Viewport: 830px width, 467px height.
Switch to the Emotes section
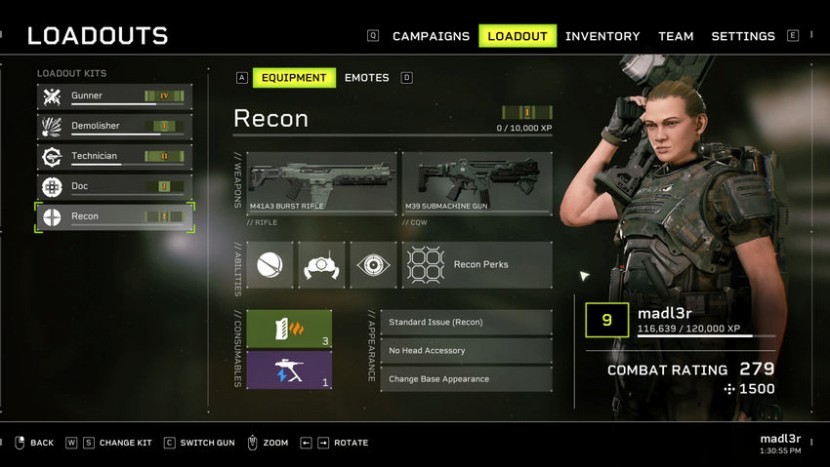(x=367, y=77)
